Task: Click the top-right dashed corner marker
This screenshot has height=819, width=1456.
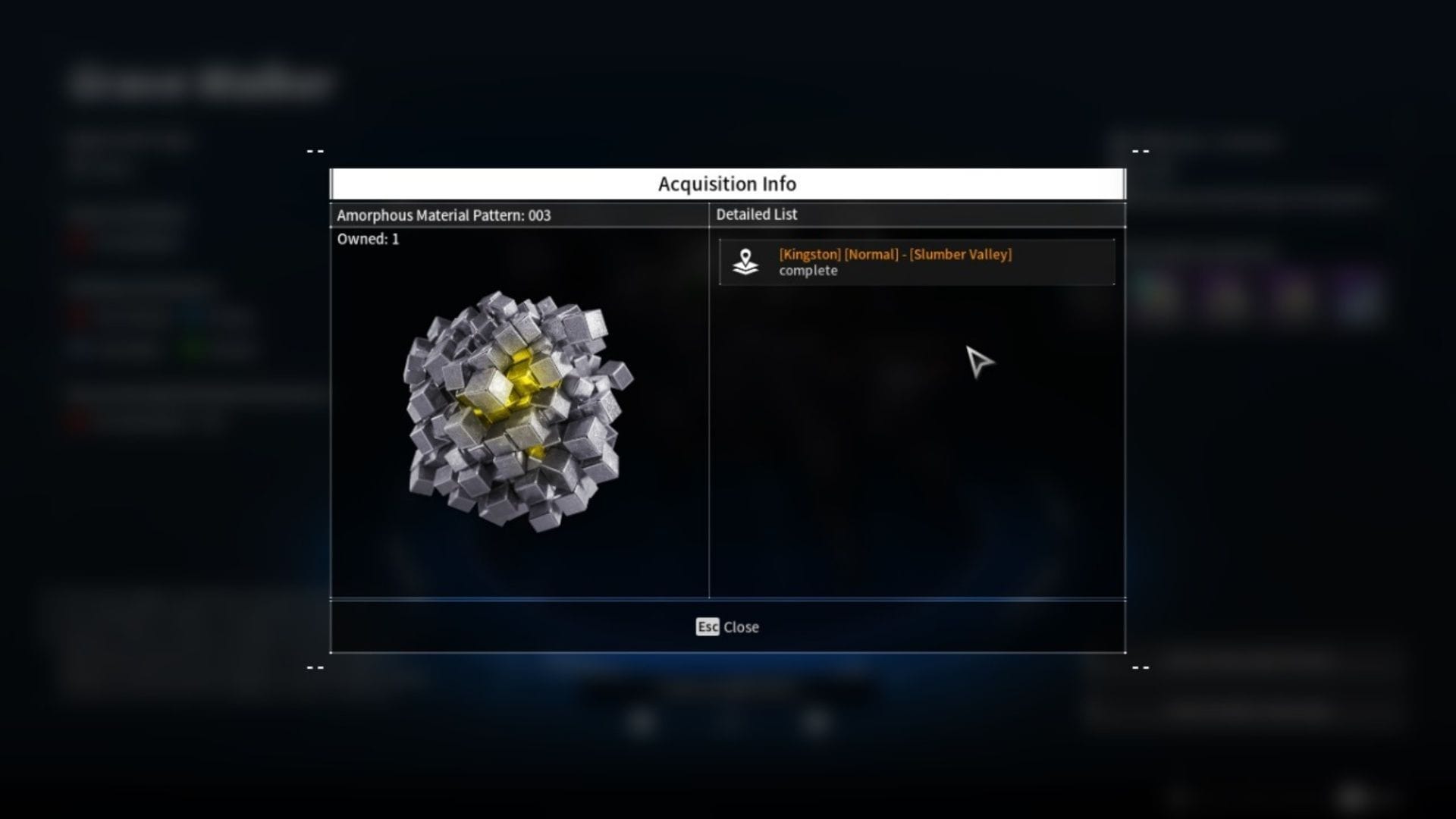Action: tap(1141, 151)
